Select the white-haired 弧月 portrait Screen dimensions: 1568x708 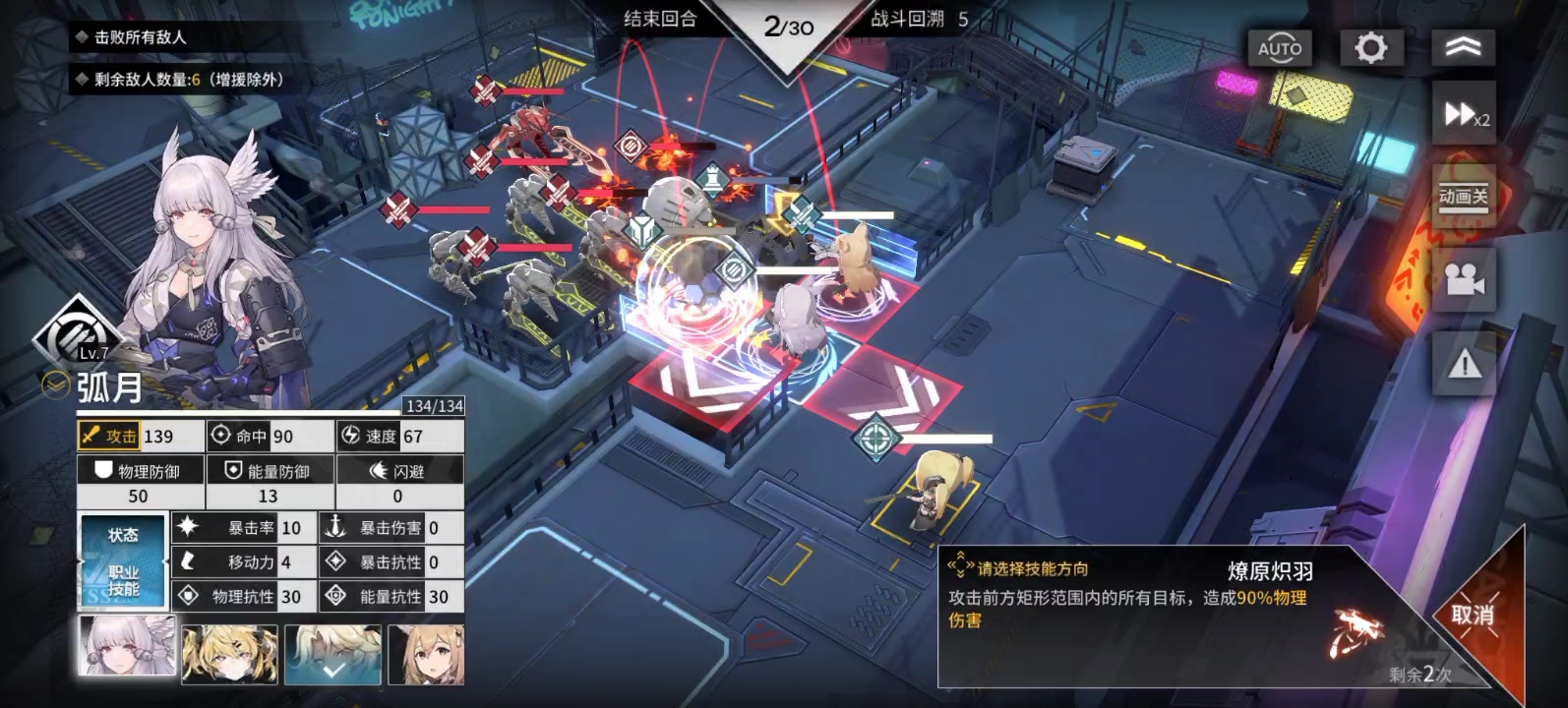pyautogui.click(x=127, y=649)
